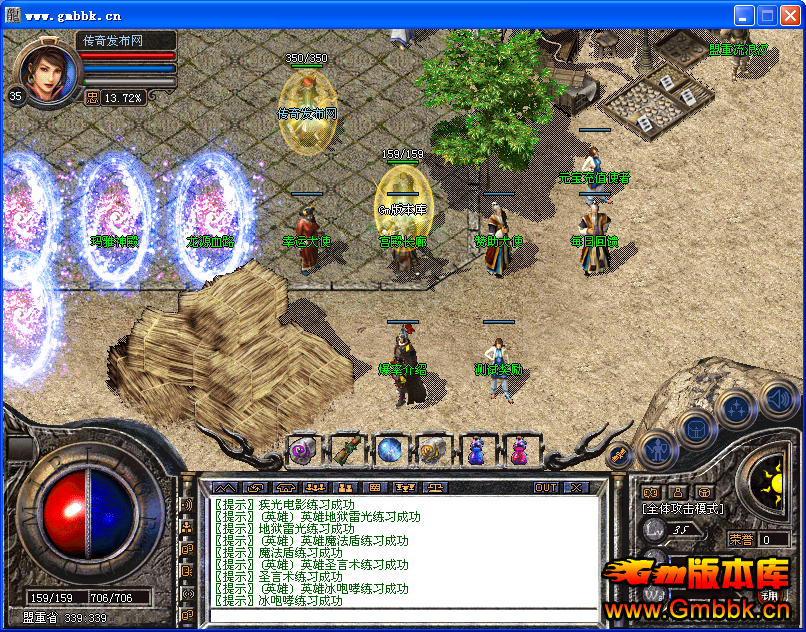Open the character equipment round button
This screenshot has height=632, width=806.
click(657, 450)
